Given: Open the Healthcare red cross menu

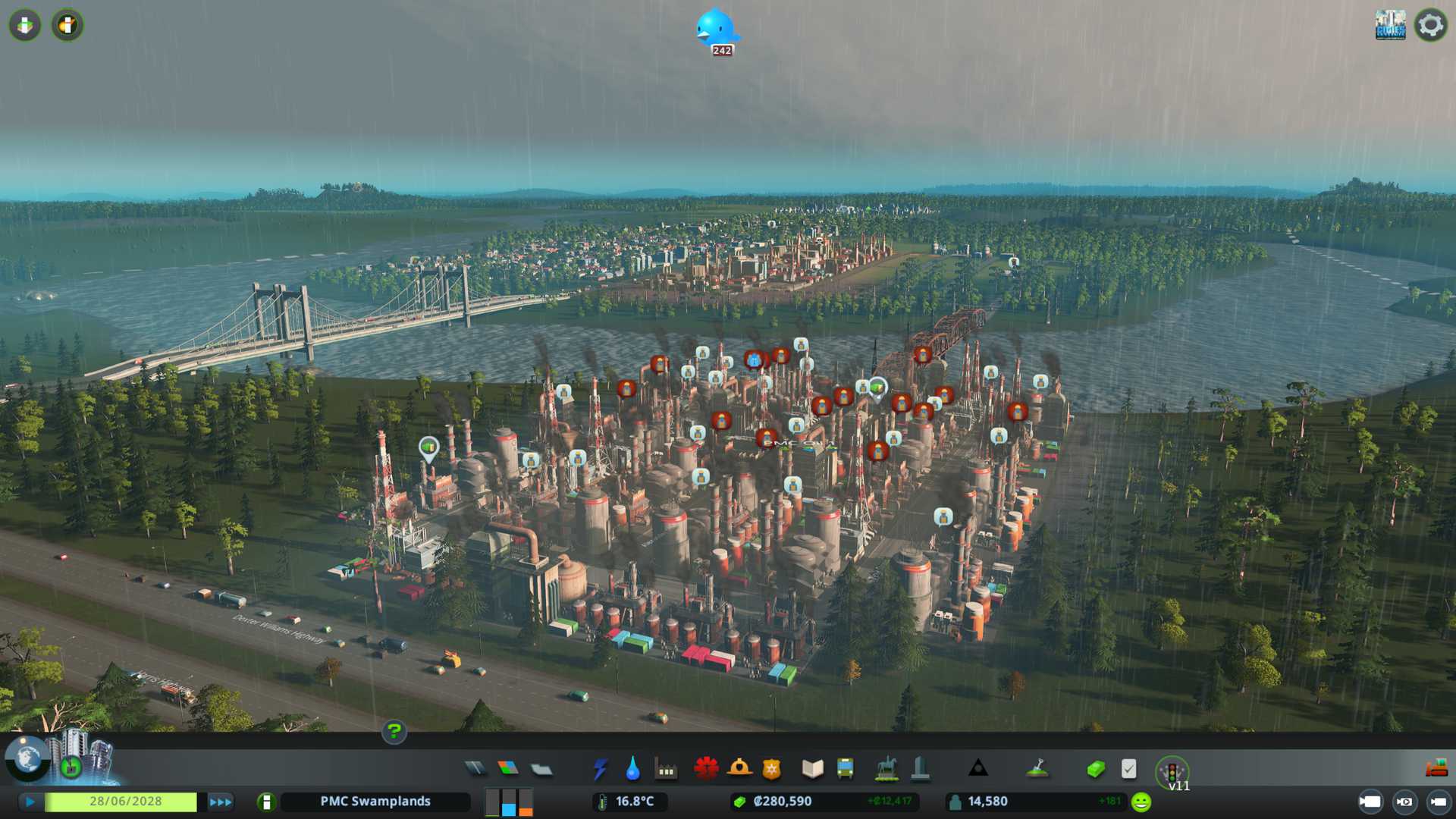Looking at the screenshot, I should pos(706,769).
